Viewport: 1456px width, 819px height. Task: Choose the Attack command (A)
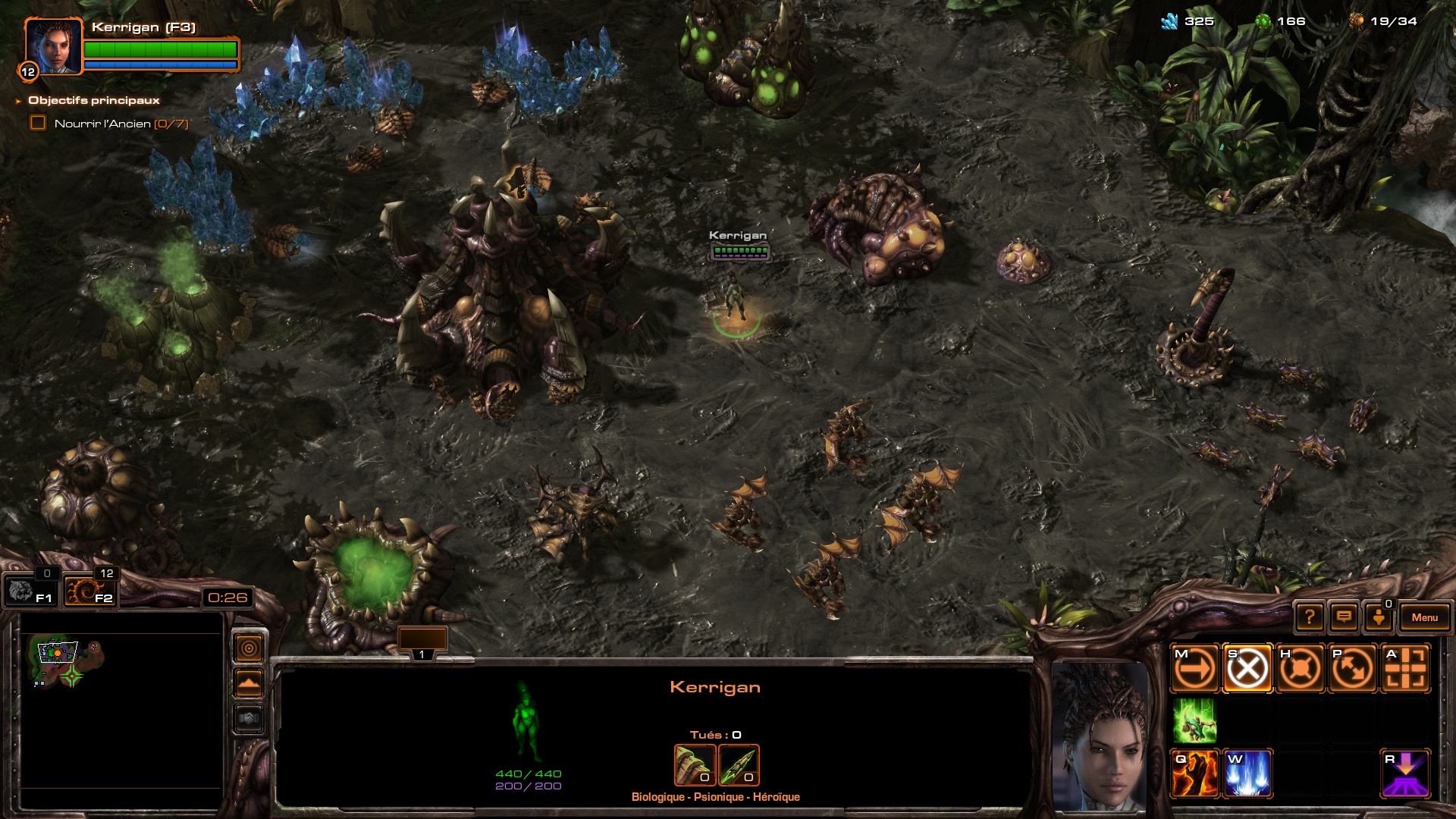(1406, 669)
